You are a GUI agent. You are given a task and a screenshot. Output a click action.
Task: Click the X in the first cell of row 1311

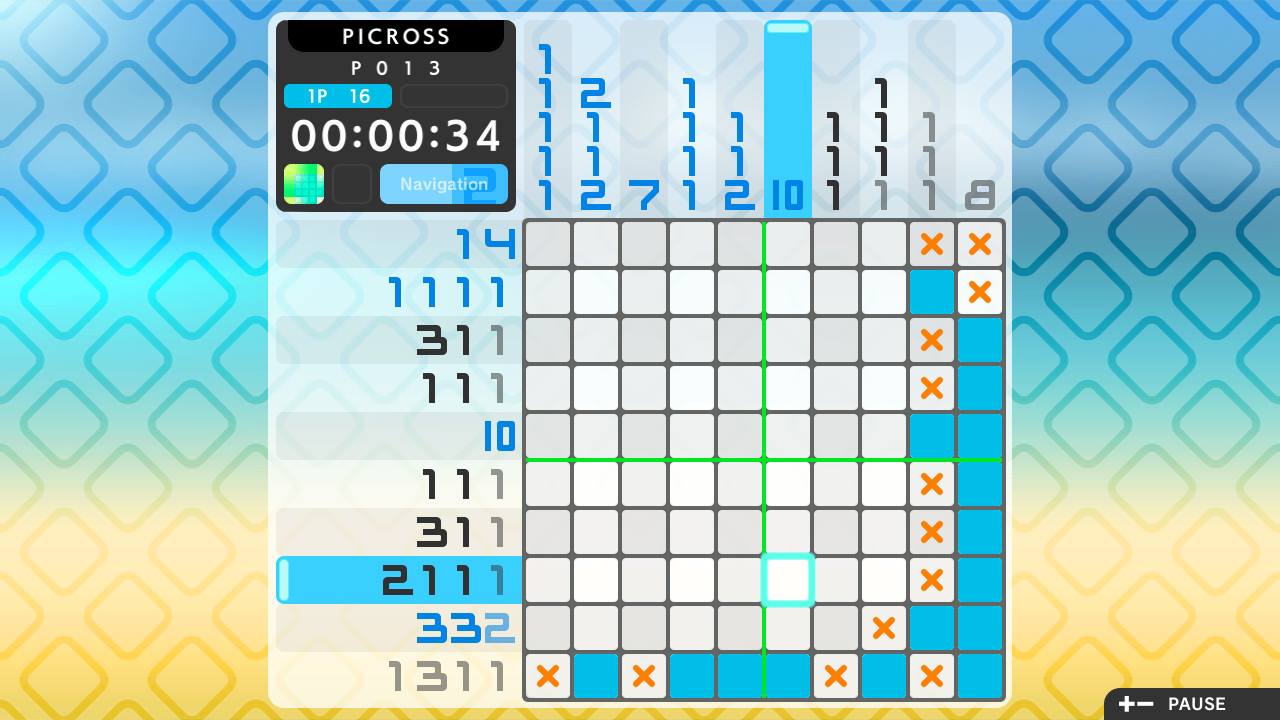click(548, 676)
